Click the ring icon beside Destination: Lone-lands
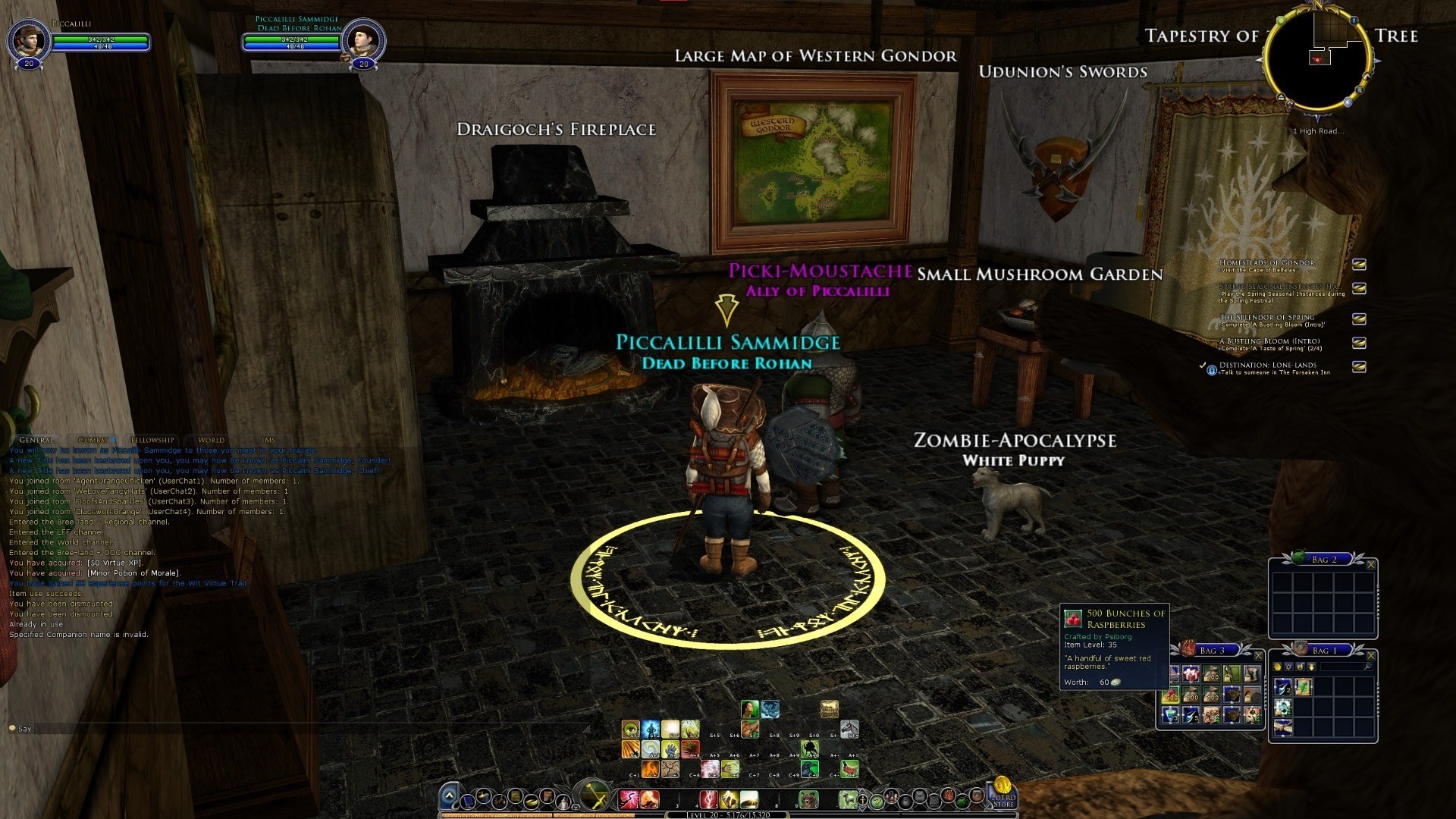The height and width of the screenshot is (819, 1456). 1212,370
